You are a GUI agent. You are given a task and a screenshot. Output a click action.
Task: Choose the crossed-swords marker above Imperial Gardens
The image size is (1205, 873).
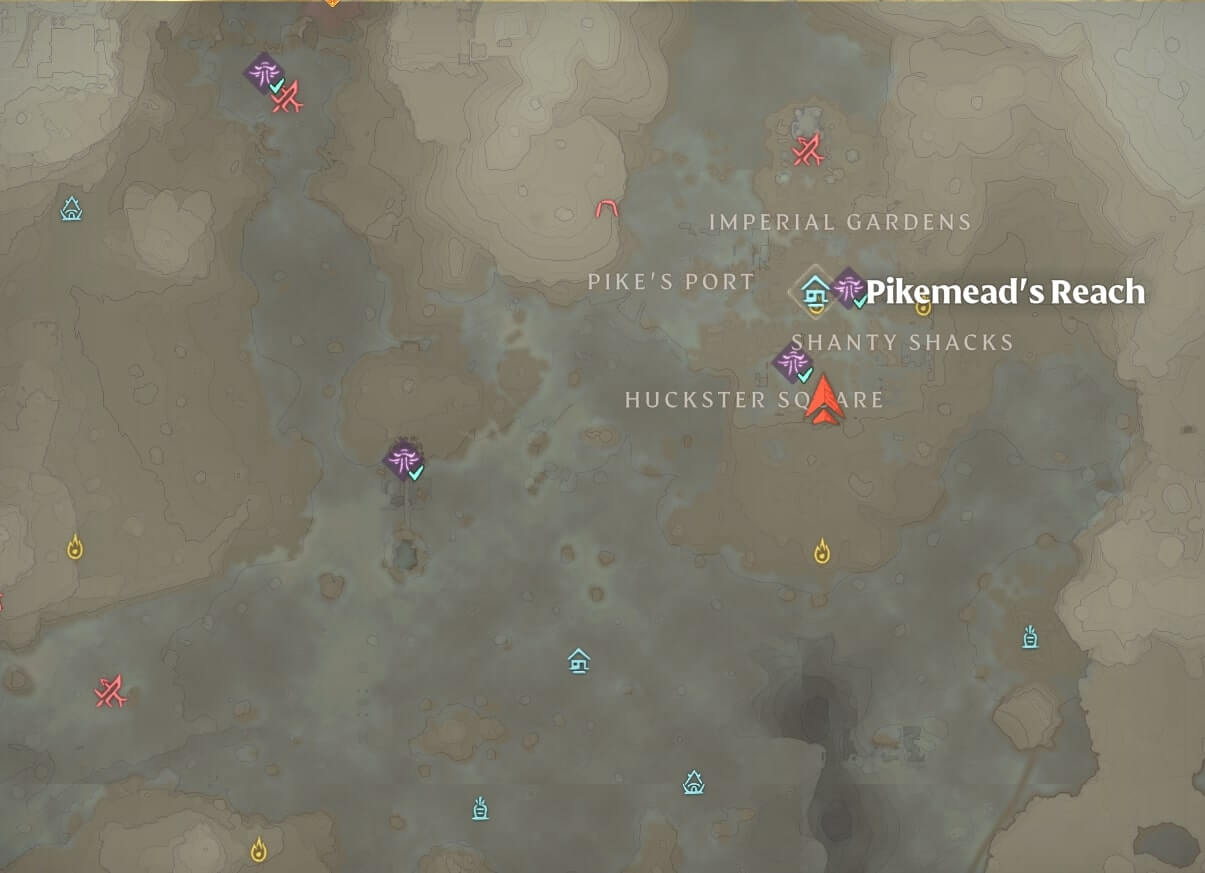[807, 151]
